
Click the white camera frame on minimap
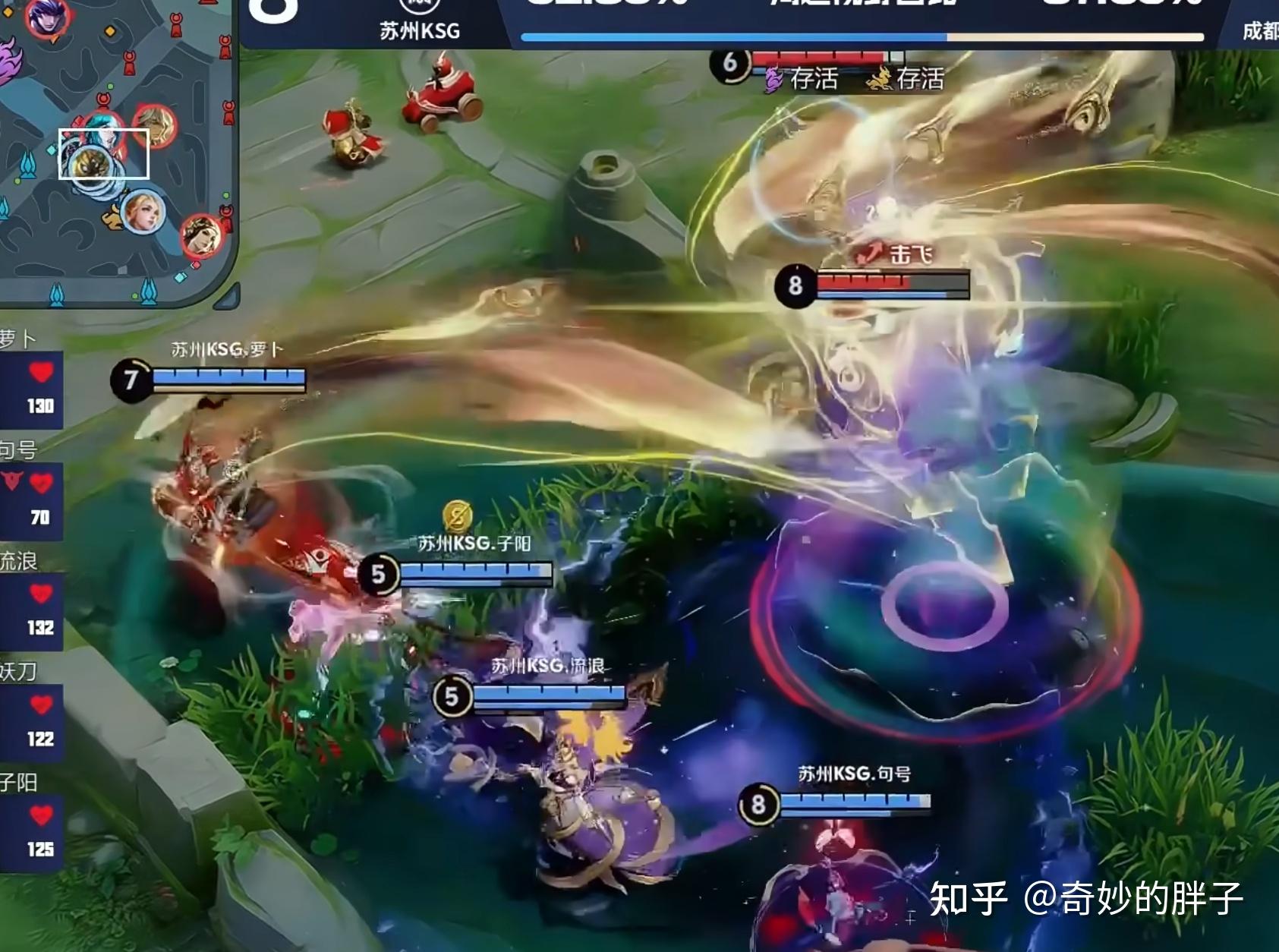104,154
